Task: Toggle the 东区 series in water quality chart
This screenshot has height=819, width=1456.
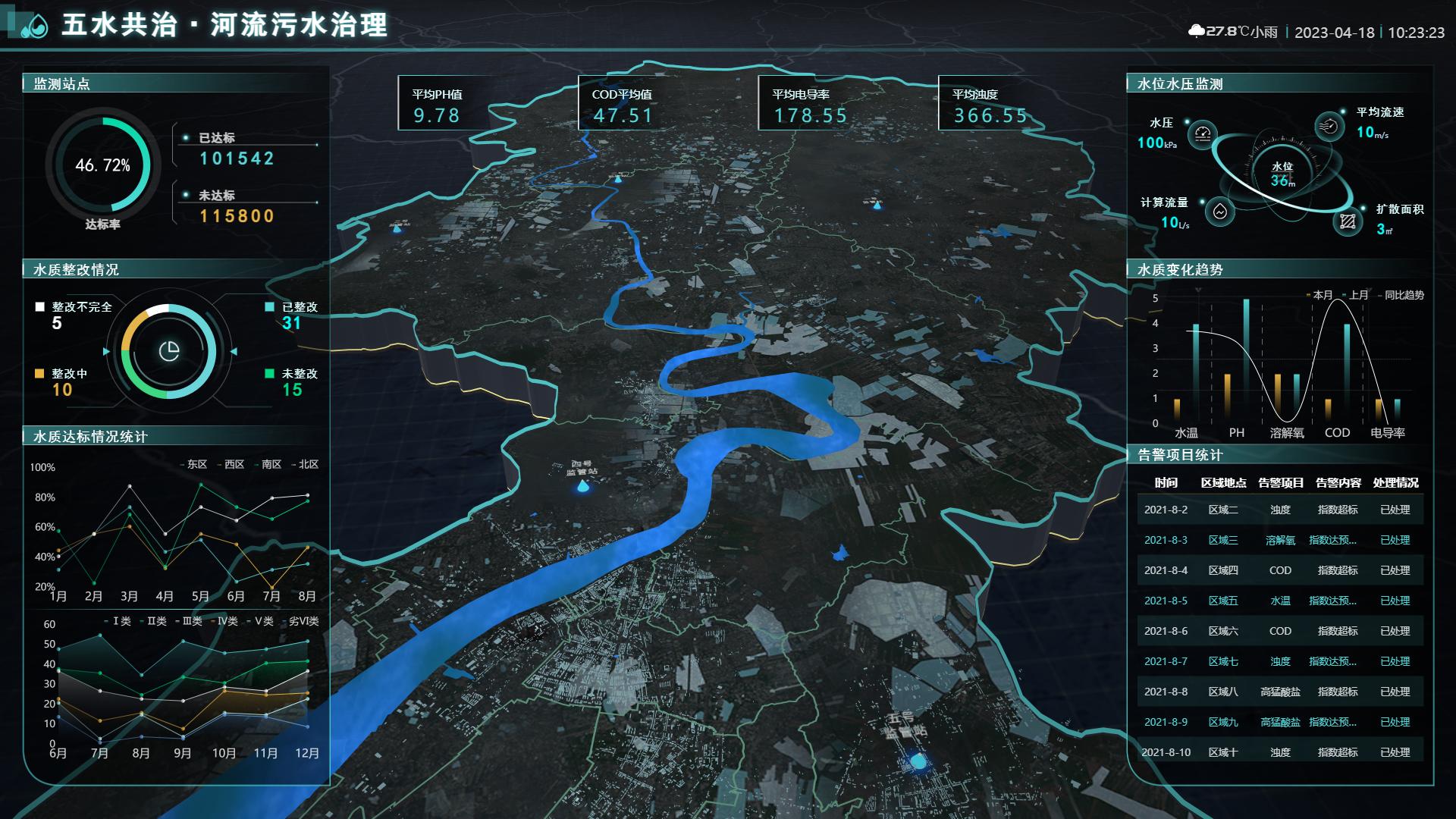Action: click(196, 465)
